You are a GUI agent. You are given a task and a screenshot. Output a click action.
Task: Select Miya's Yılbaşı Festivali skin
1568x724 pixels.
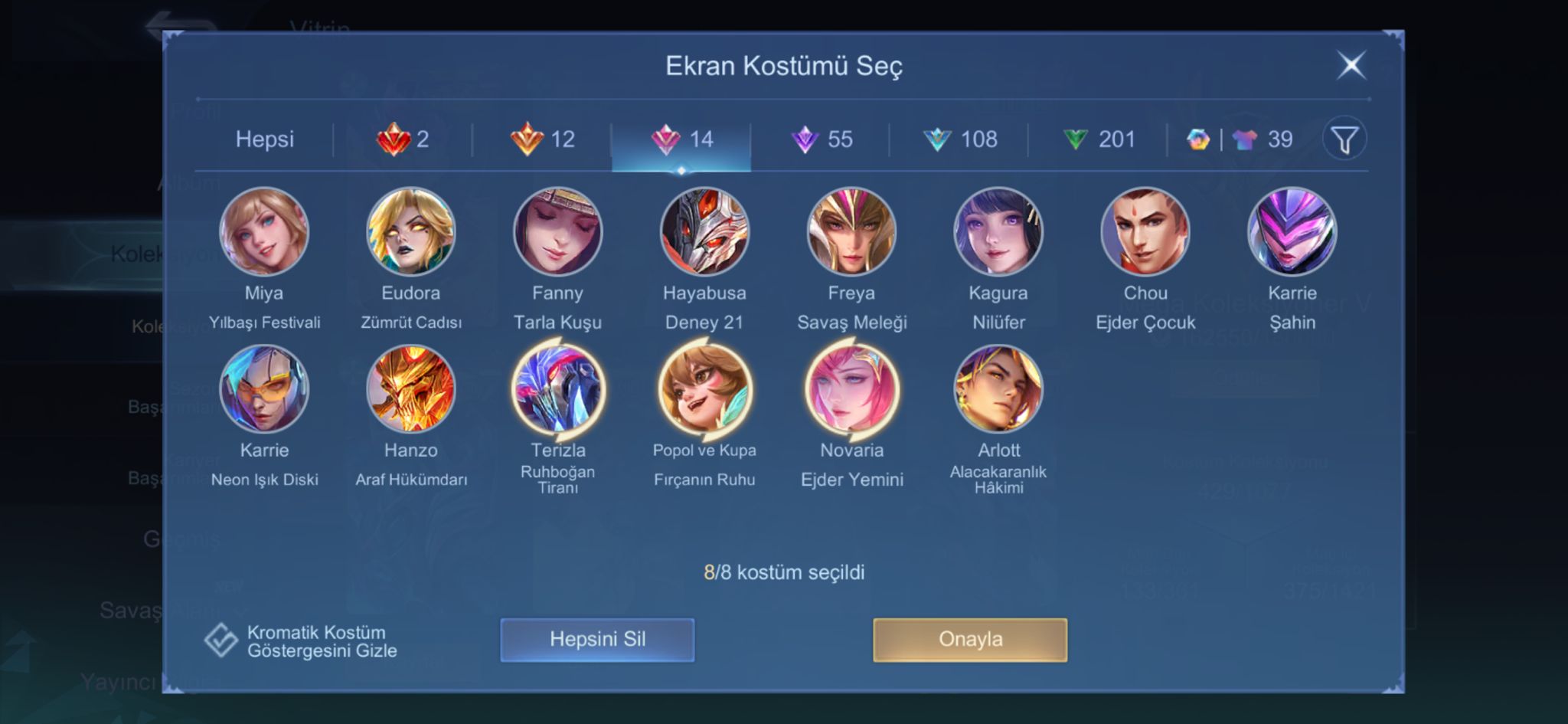tap(264, 231)
